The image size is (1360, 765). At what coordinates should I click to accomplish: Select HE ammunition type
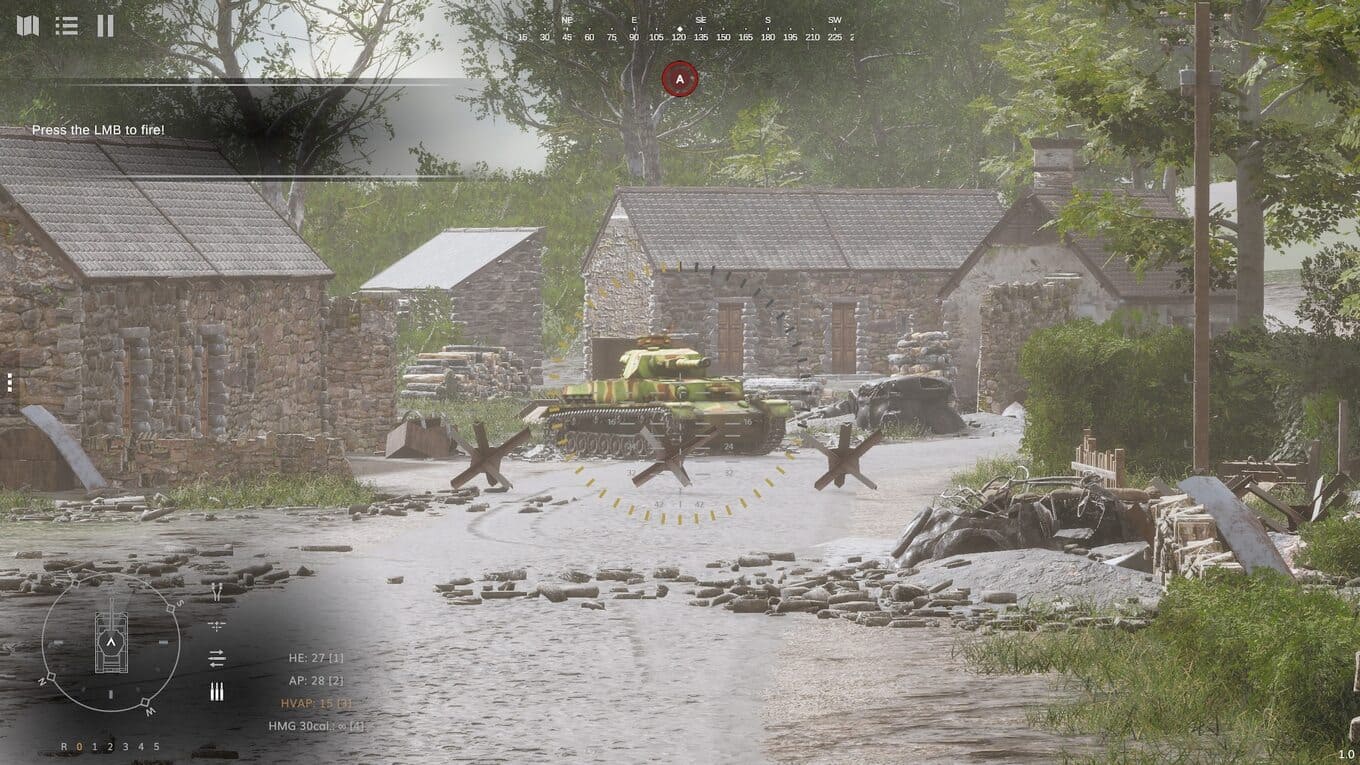315,658
